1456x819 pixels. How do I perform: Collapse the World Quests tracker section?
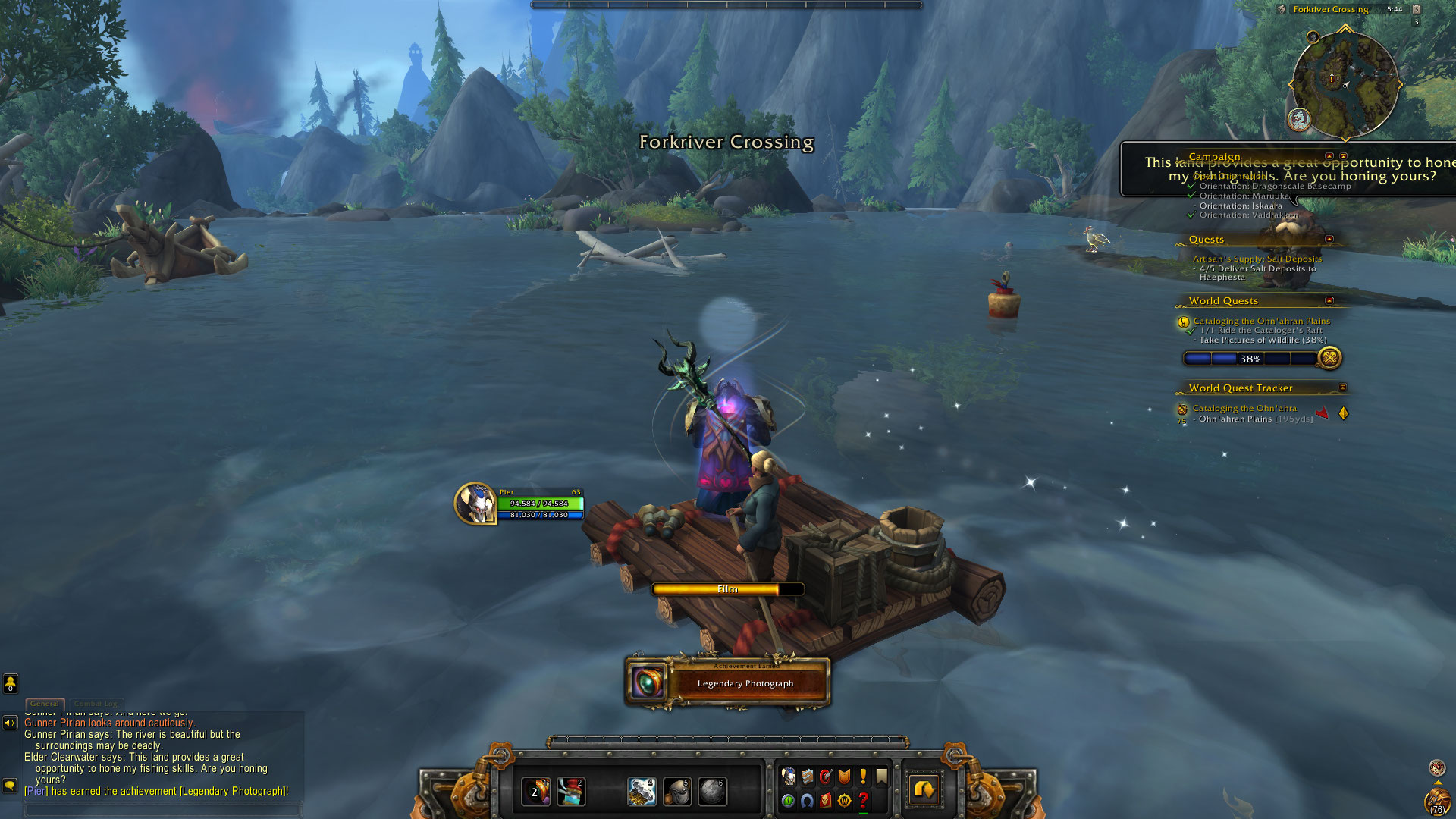(1329, 300)
